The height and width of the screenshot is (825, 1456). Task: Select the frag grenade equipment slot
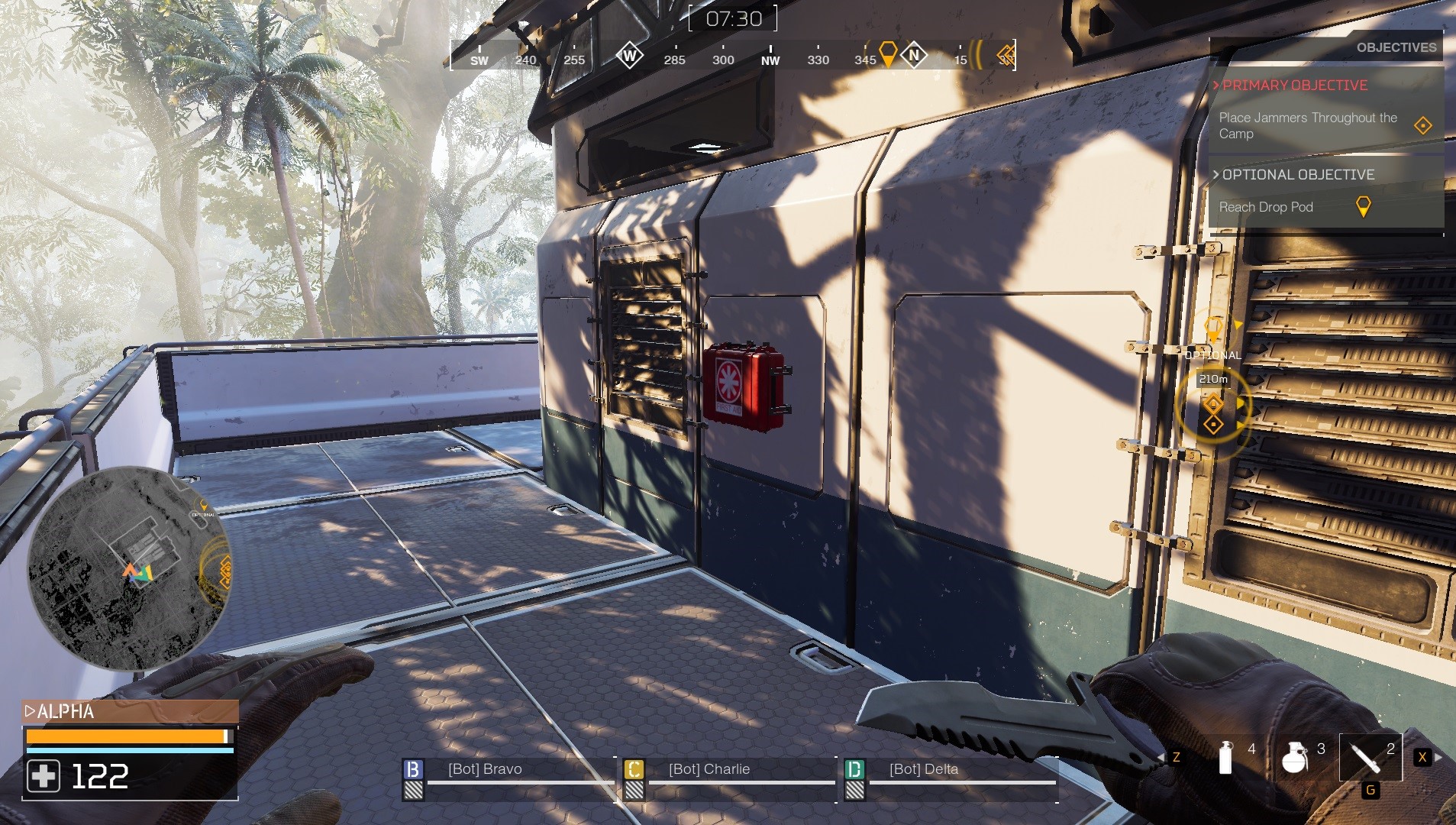pos(1295,757)
